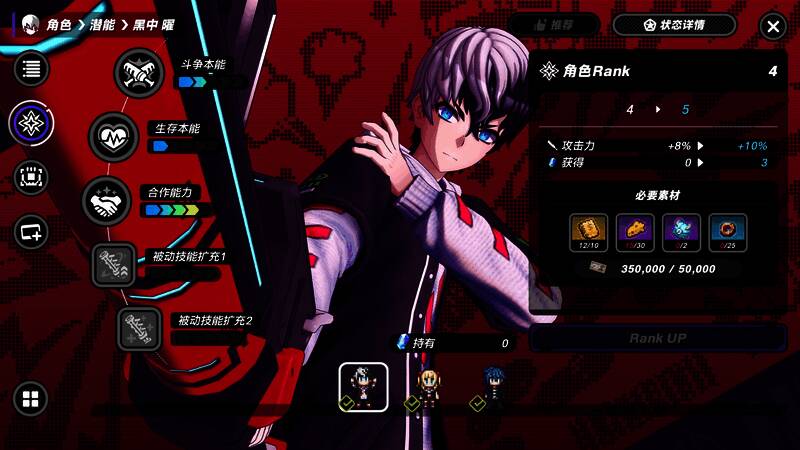Image resolution: width=800 pixels, height=450 pixels.
Task: Select the blonde-haired character thumbnail
Action: point(428,387)
